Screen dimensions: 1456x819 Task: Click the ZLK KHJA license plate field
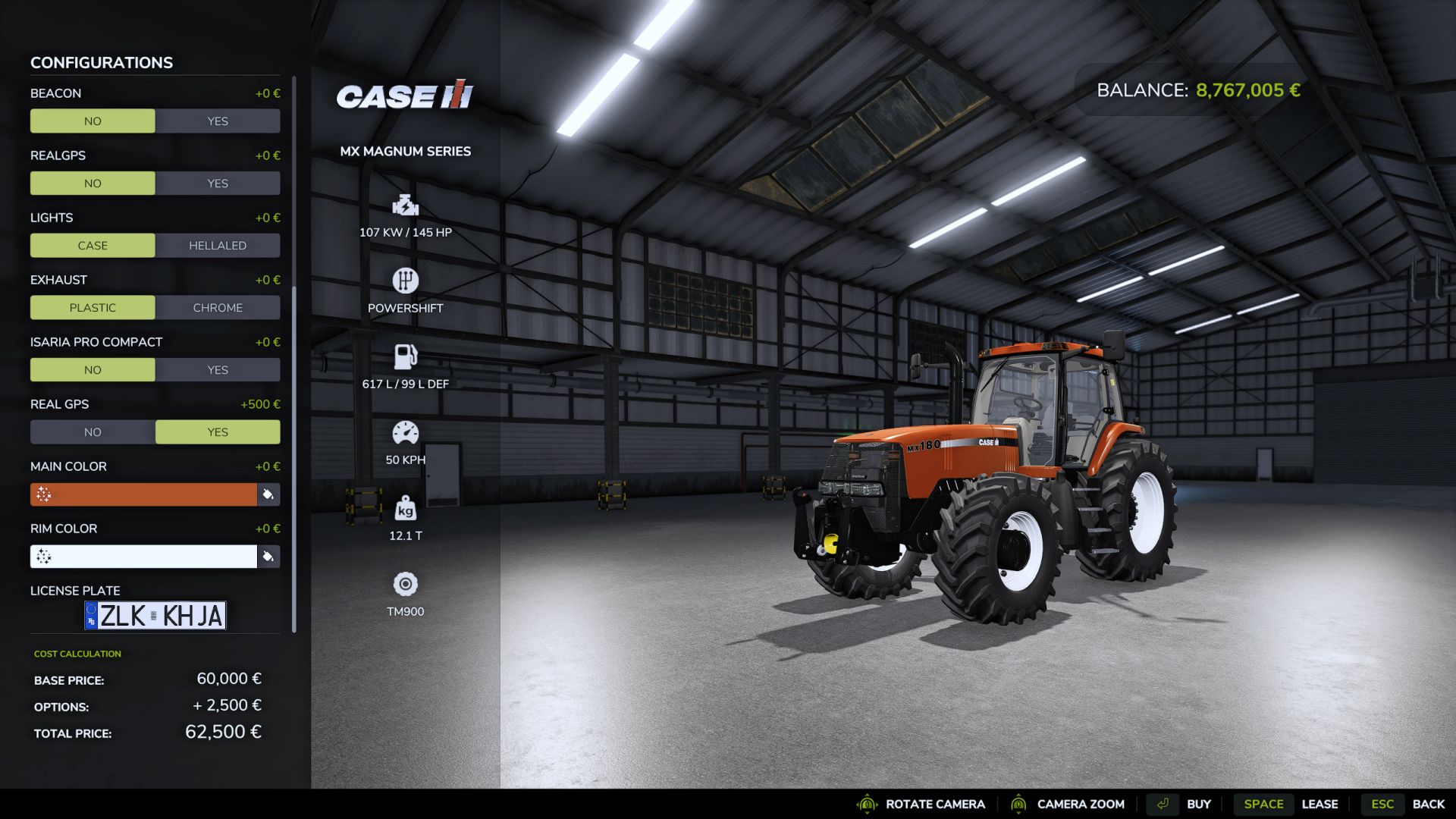[x=155, y=615]
